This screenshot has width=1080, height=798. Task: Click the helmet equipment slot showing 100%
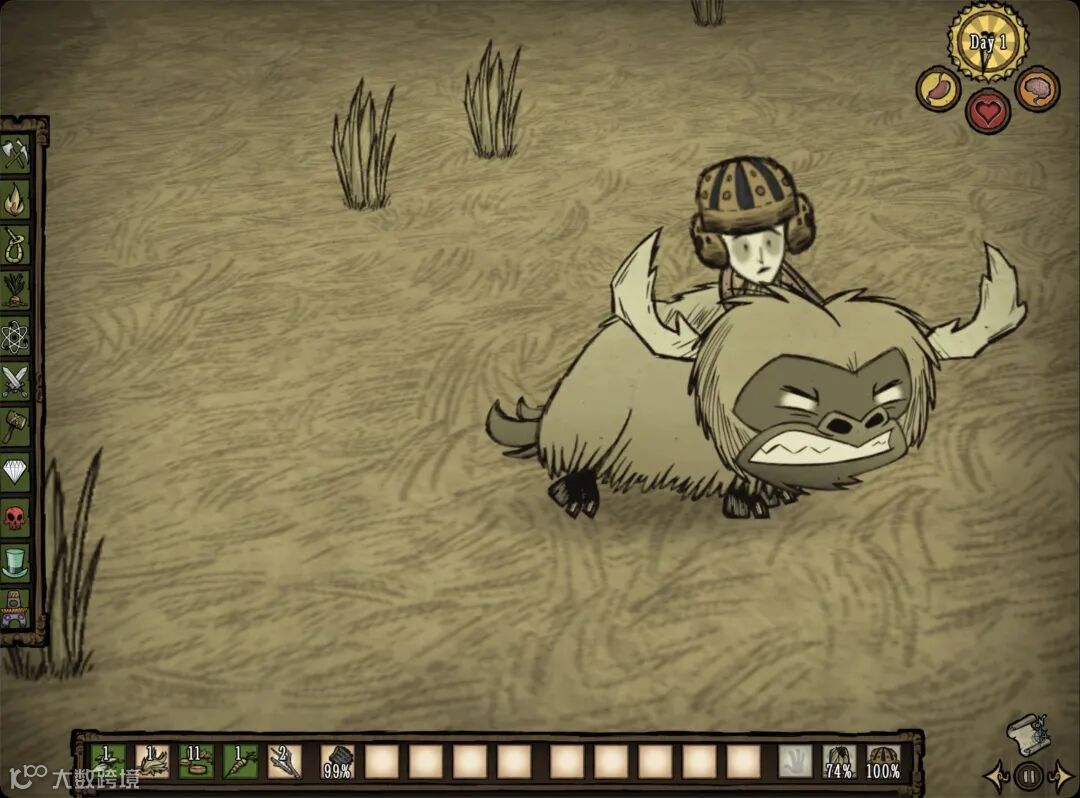click(x=883, y=762)
